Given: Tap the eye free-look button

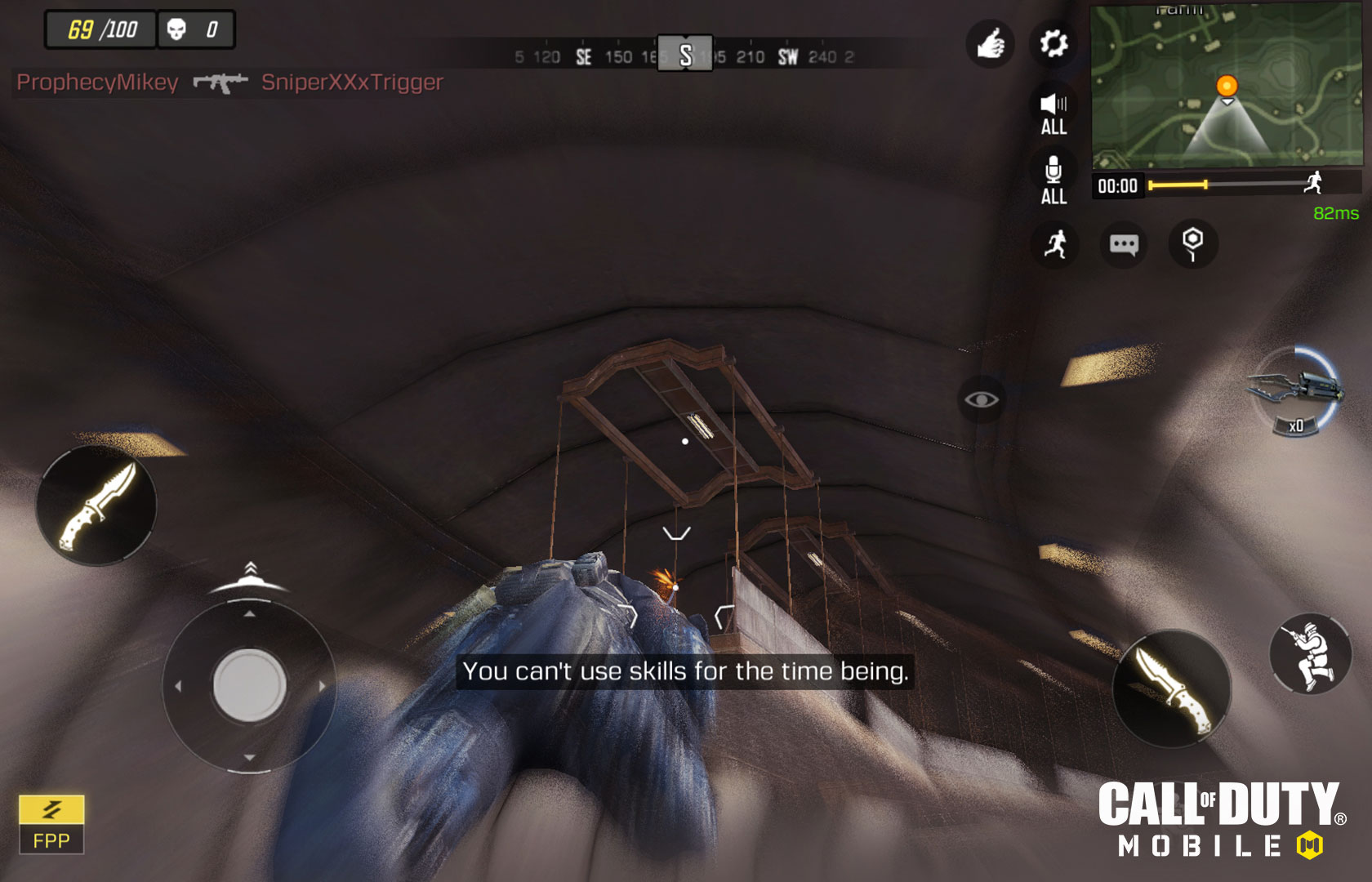Looking at the screenshot, I should 981,399.
